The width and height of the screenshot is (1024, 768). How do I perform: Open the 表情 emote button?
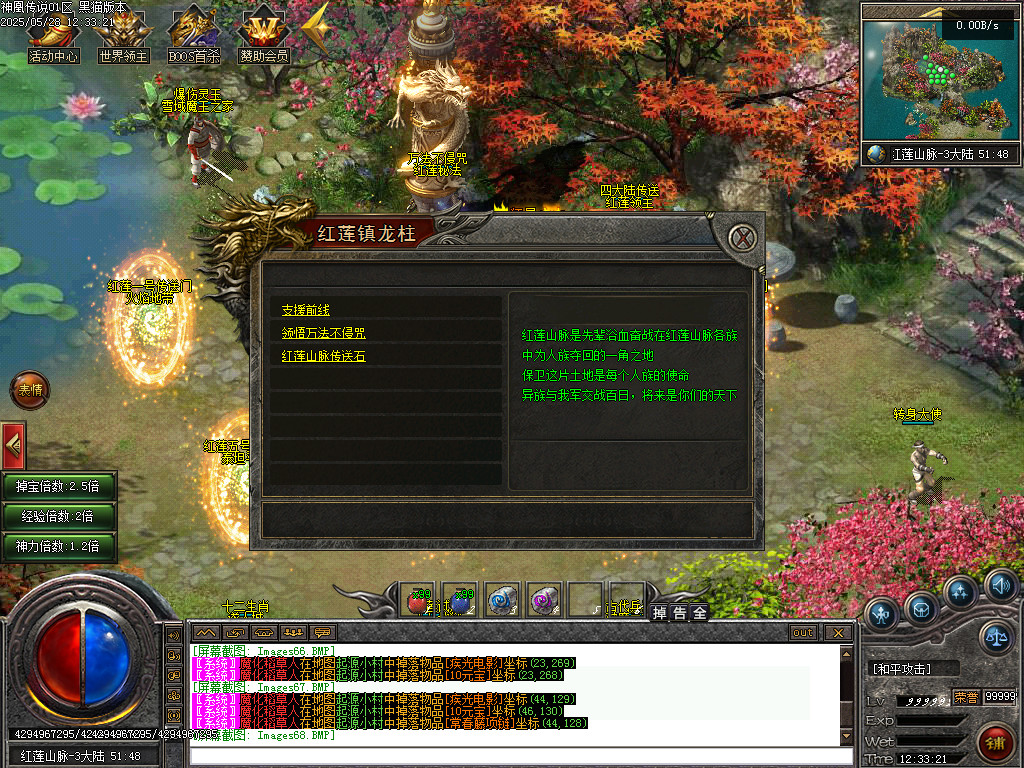pyautogui.click(x=29, y=390)
